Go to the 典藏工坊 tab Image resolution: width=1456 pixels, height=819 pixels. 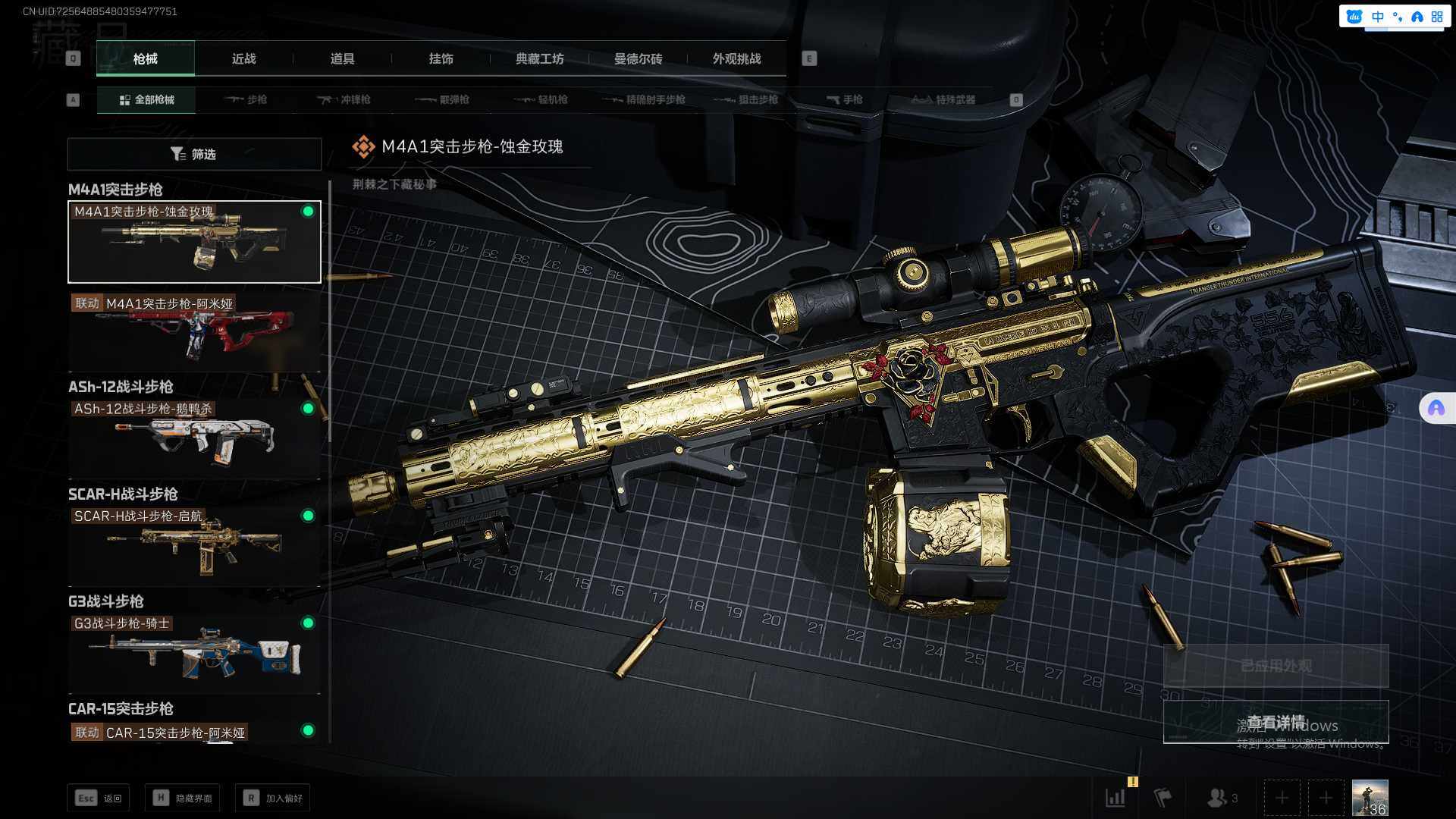[539, 58]
